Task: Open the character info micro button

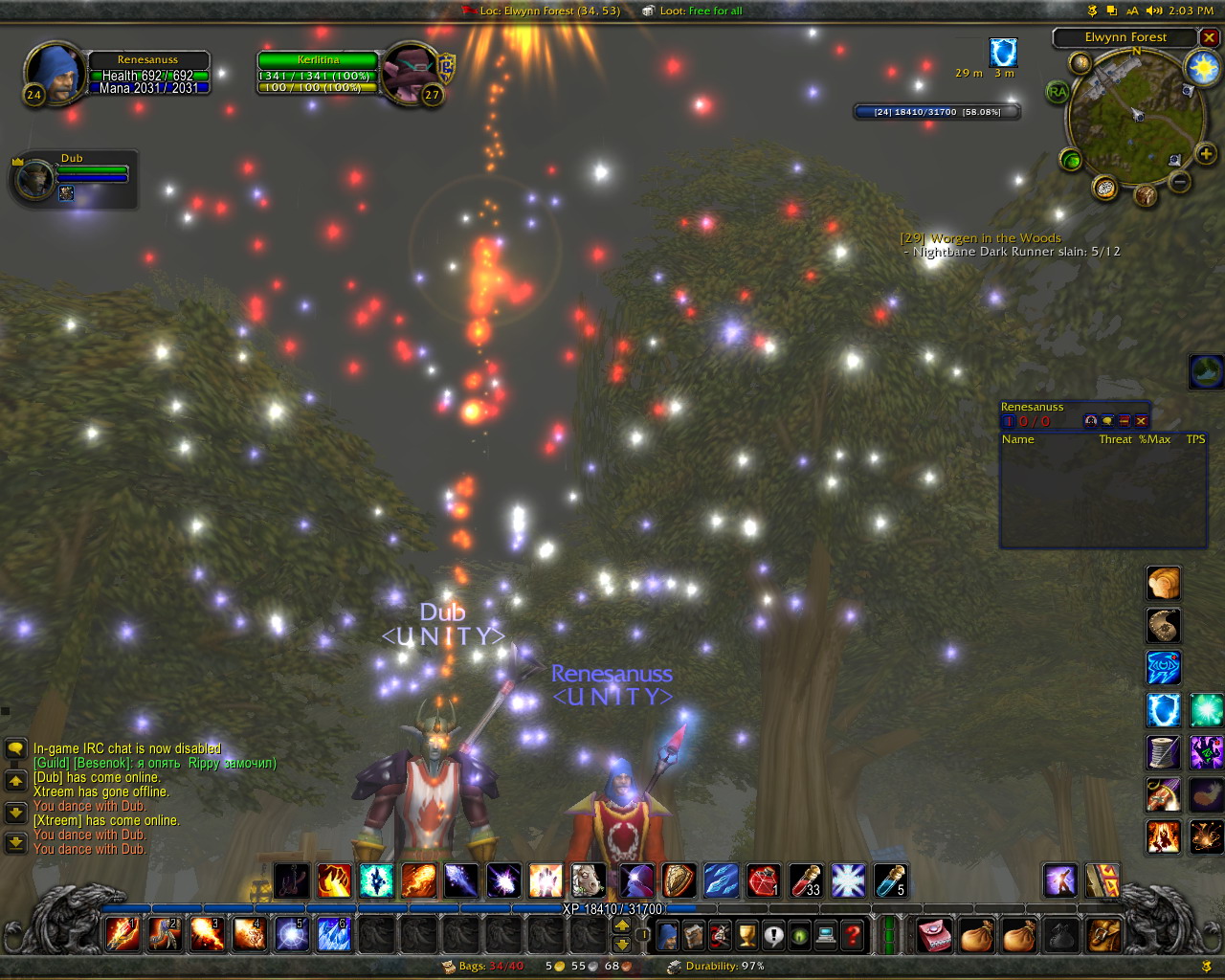Action: 668,934
